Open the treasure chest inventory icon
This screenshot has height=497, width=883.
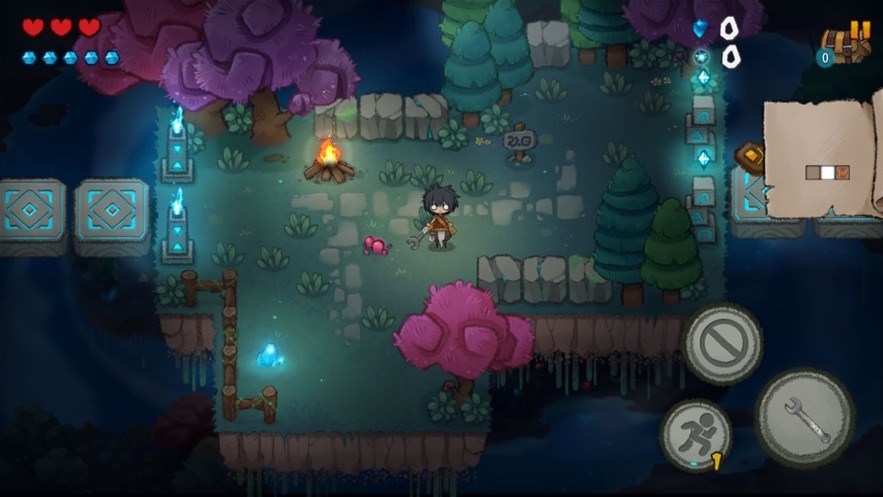tap(841, 52)
